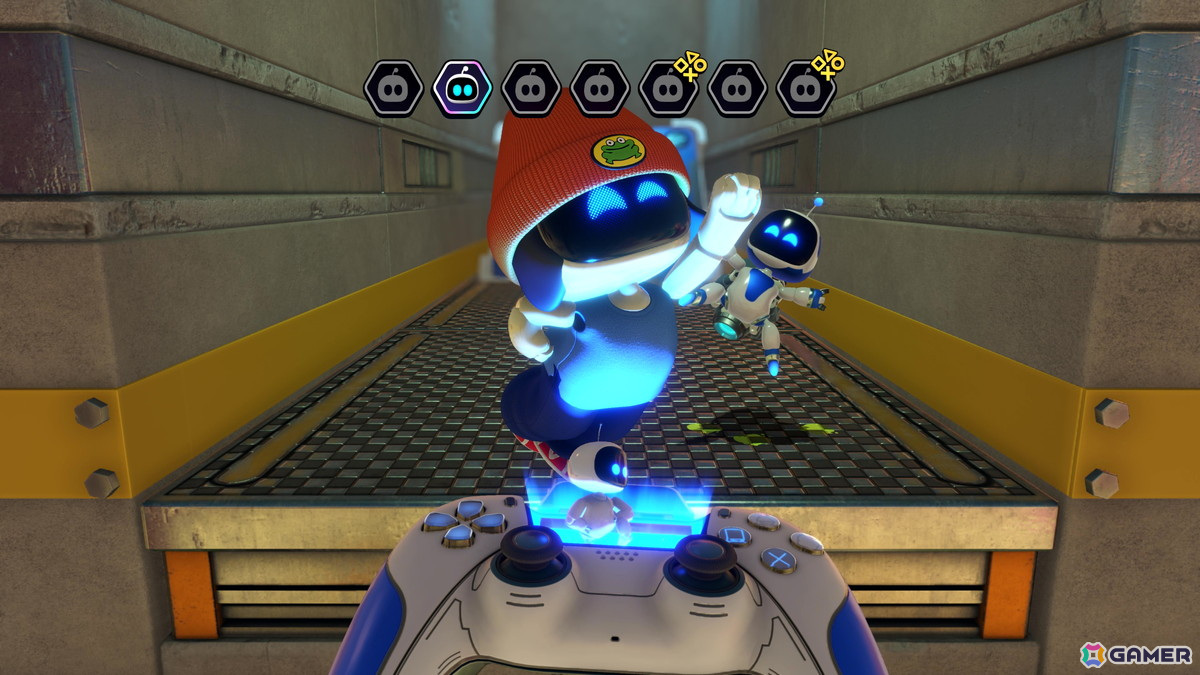
Task: Click the GAMER watermark logo
Action: pos(1137,654)
